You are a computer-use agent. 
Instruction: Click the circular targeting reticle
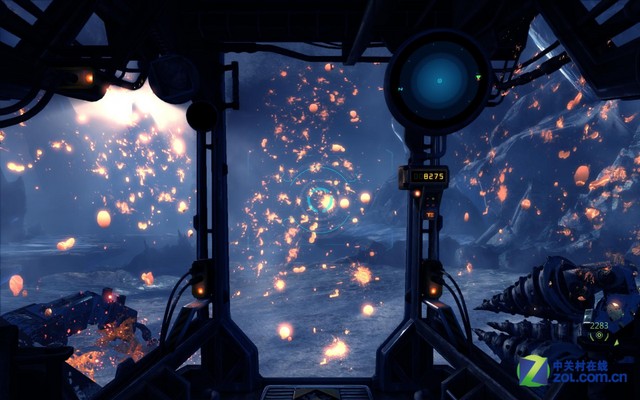pyautogui.click(x=321, y=197)
